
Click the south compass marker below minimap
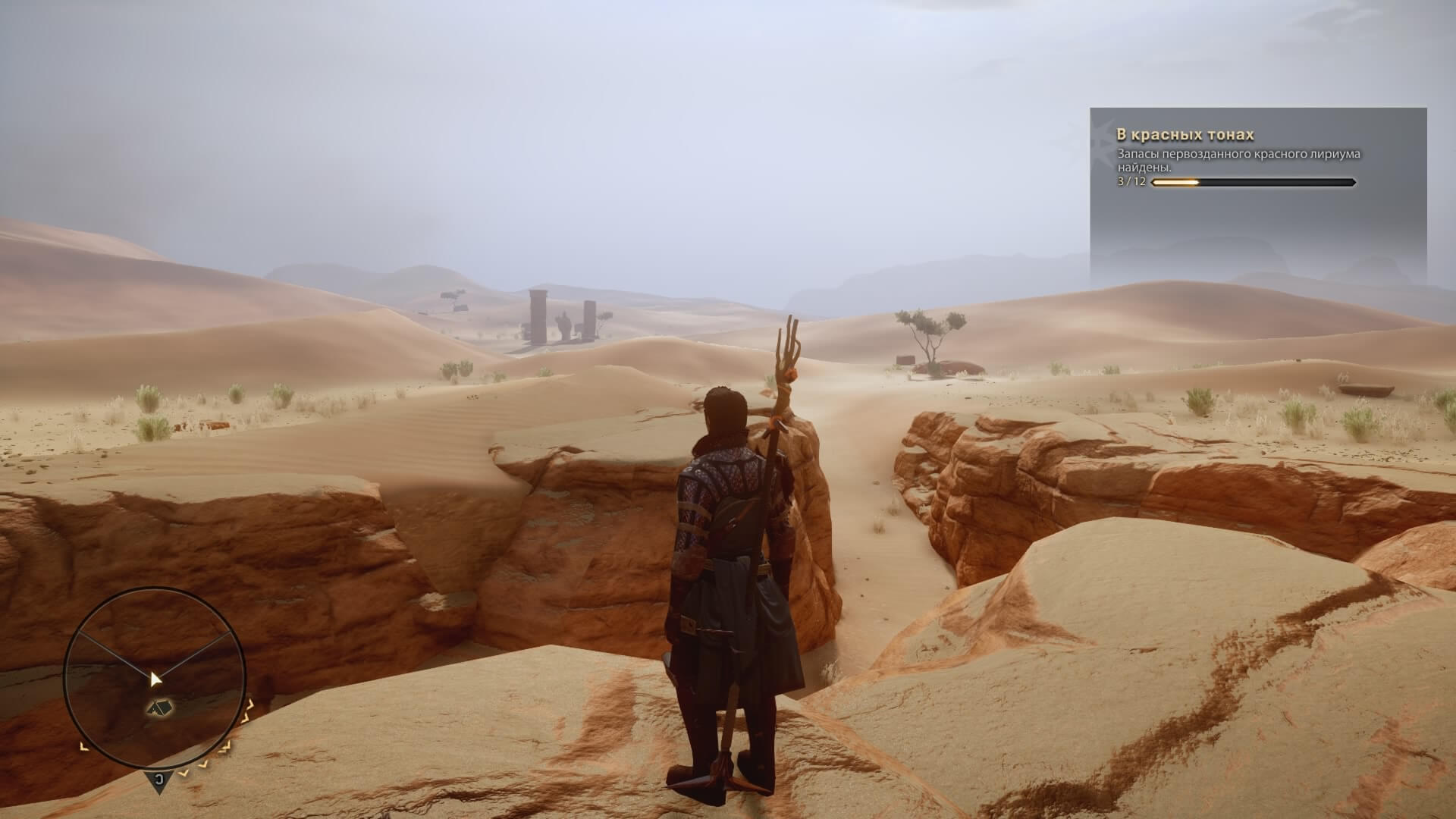click(x=158, y=780)
